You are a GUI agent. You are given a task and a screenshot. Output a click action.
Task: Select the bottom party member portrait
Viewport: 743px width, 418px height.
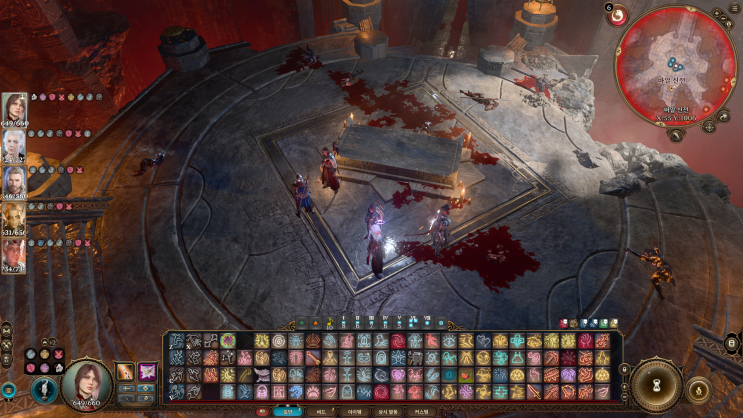[14, 251]
